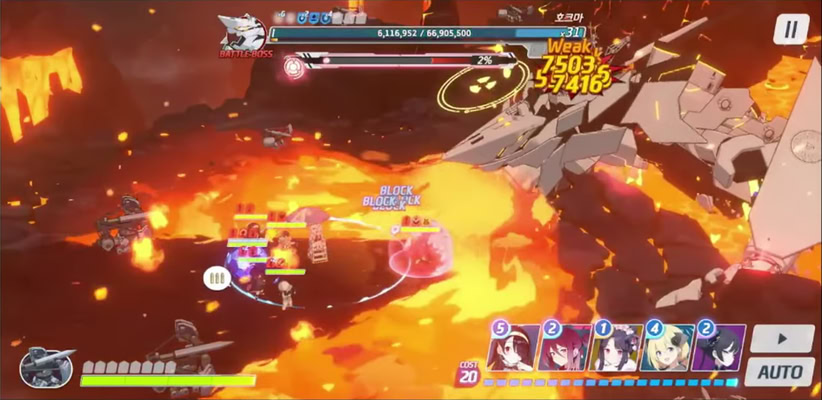Screen dimensions: 822x400
Task: Choose the red-haired student's skill card
Action: [x=564, y=348]
